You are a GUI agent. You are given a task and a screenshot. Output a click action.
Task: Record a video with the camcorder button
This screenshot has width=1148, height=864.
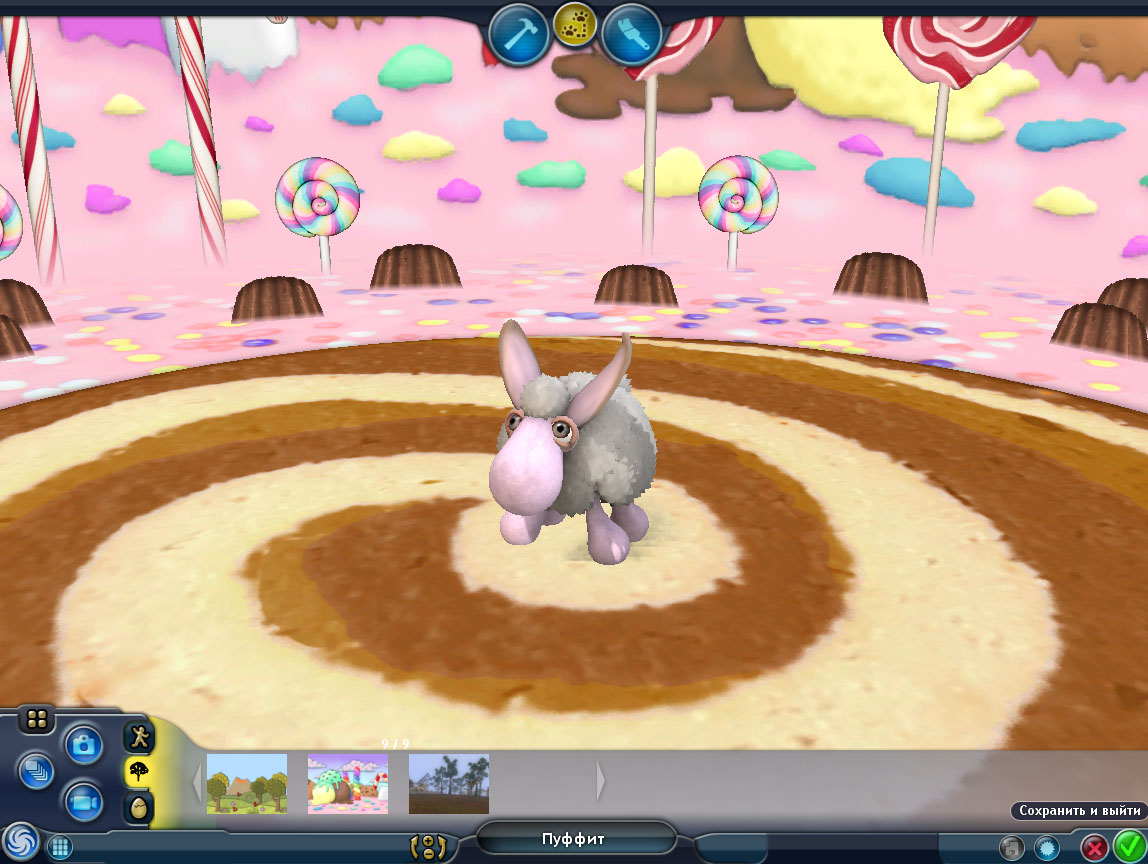click(84, 801)
